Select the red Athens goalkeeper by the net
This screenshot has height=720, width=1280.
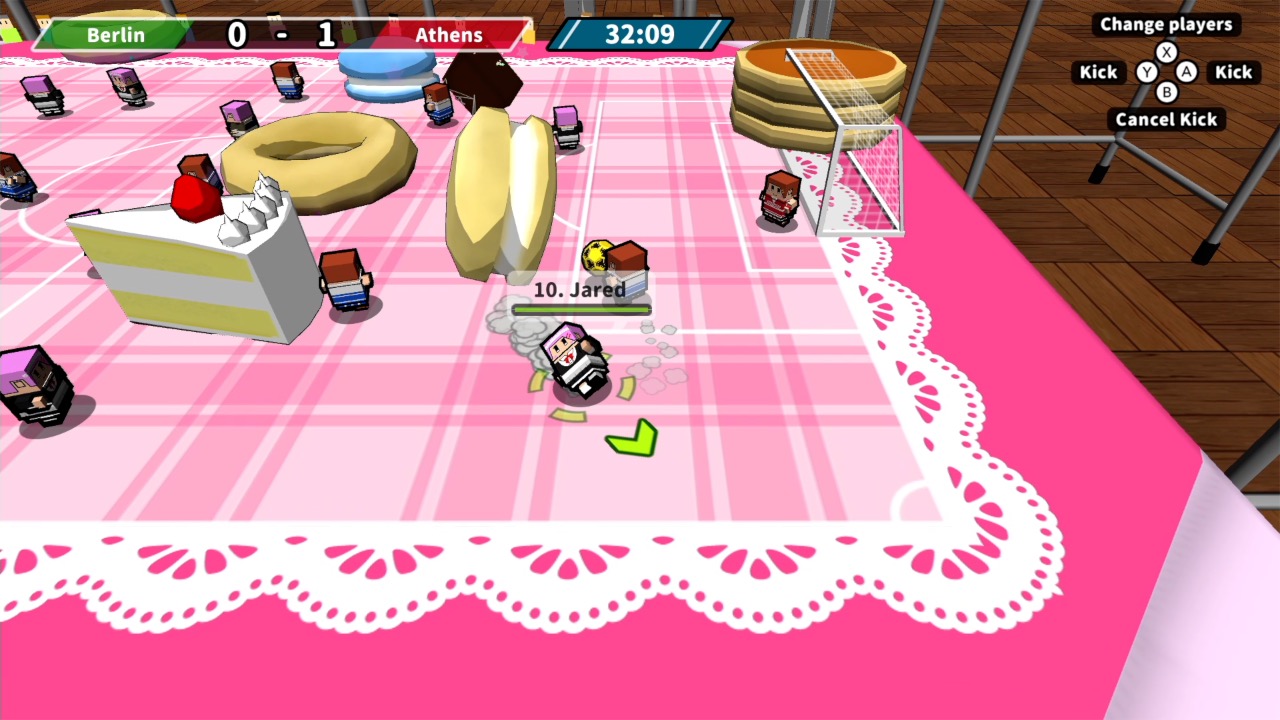(x=781, y=195)
